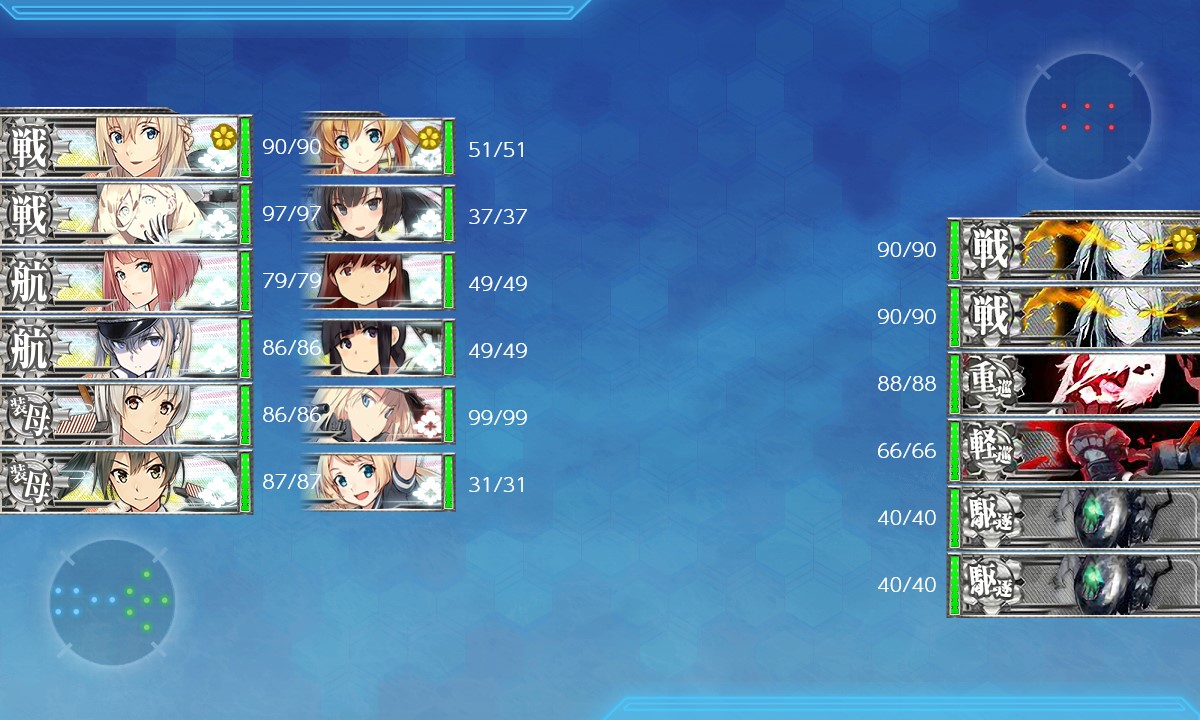Target the enemy flagship battleship with gold medal
The image size is (1200, 720).
(x=1075, y=249)
